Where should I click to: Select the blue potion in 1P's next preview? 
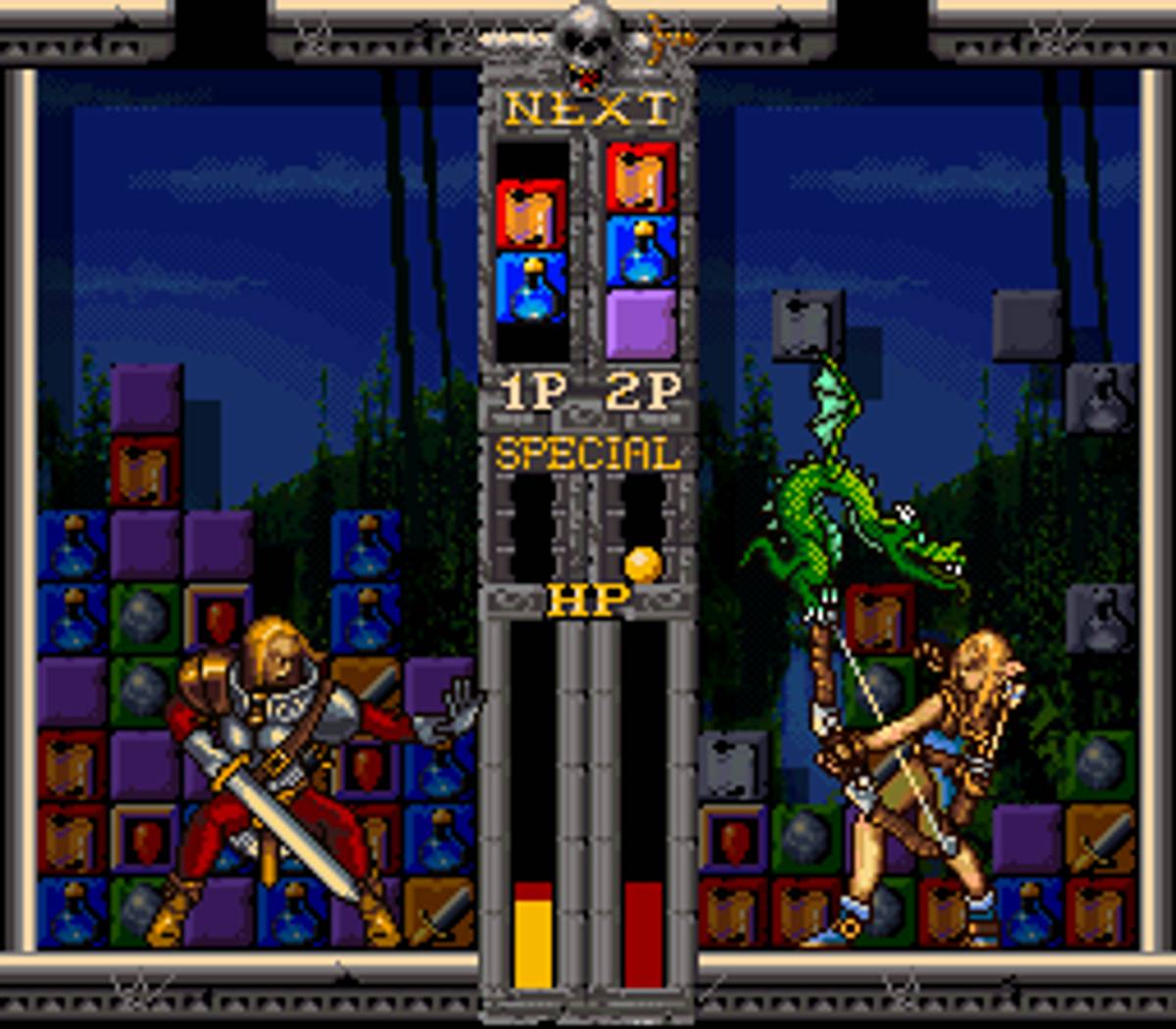tap(532, 286)
